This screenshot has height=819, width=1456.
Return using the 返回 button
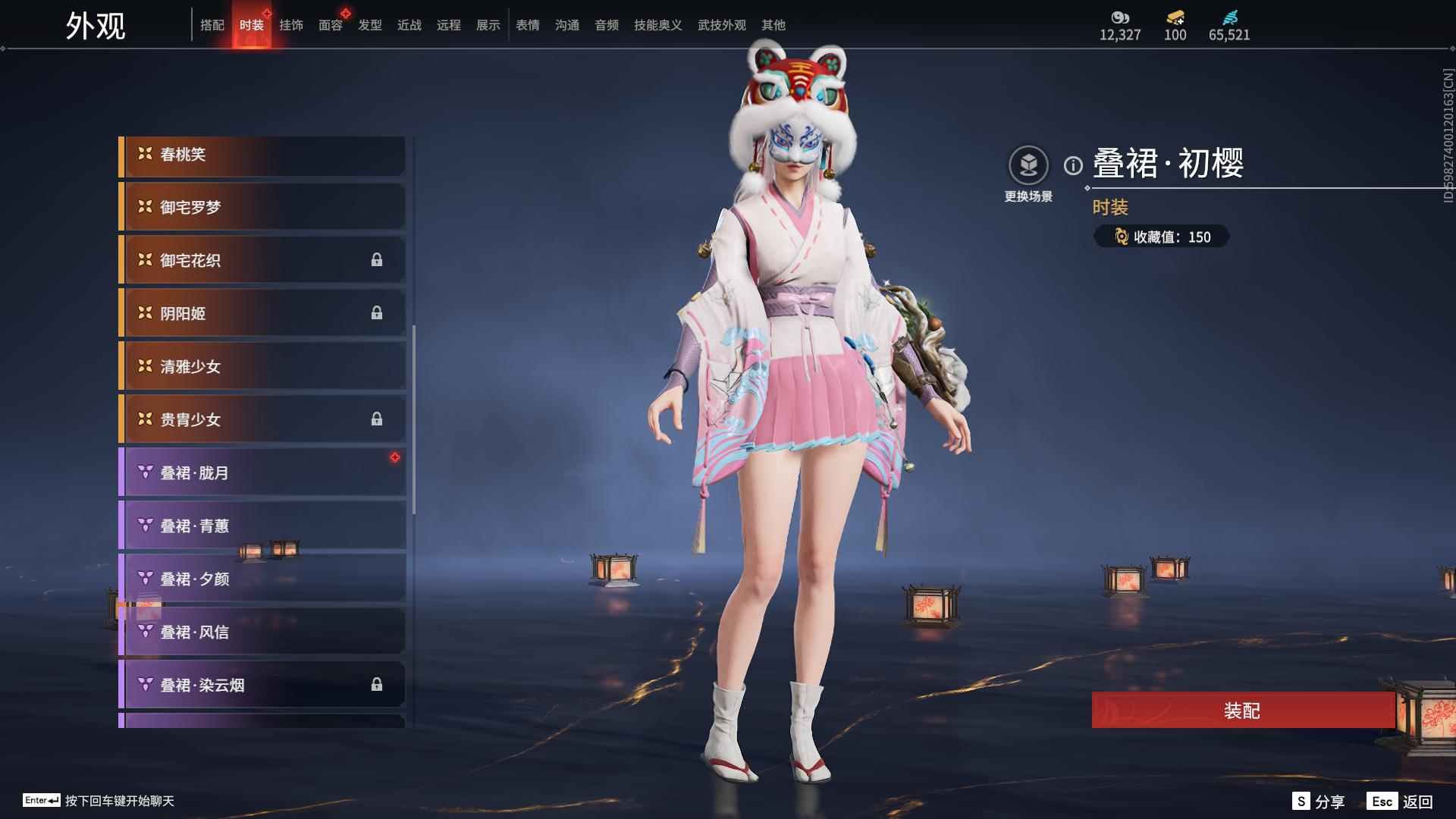1401,802
